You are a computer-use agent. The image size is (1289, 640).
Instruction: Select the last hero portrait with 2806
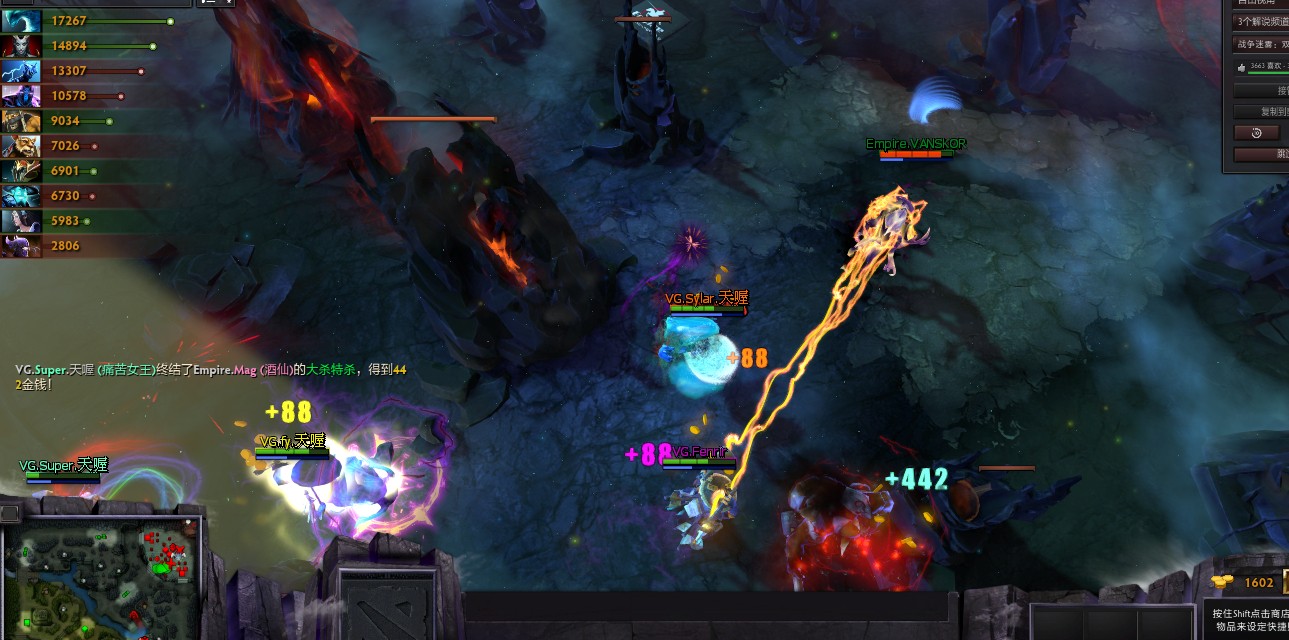[x=21, y=246]
